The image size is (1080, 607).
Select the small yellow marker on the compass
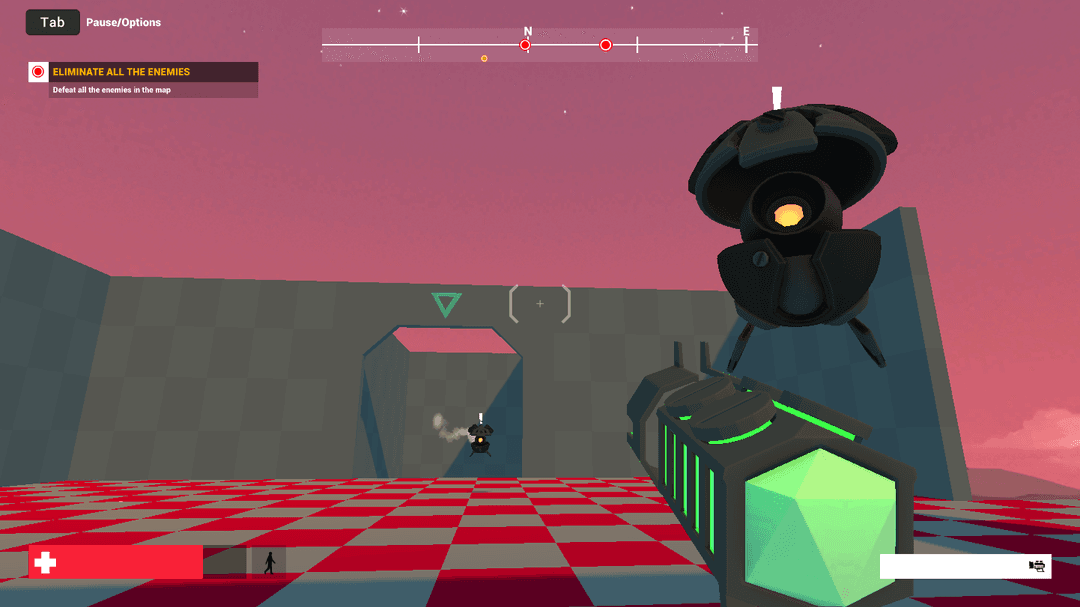pos(484,58)
